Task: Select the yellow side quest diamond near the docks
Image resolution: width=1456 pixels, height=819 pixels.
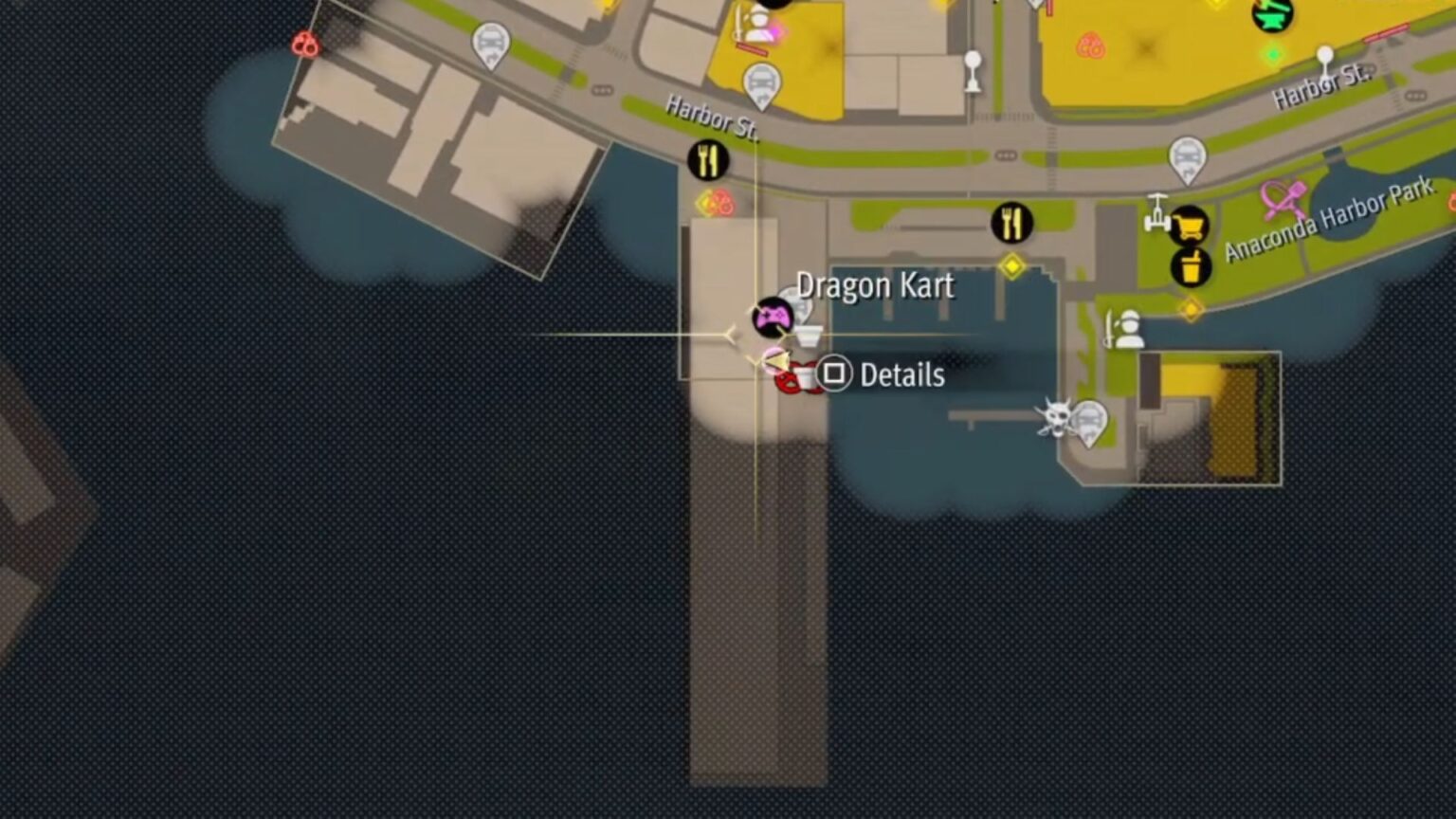Action: [x=1010, y=268]
